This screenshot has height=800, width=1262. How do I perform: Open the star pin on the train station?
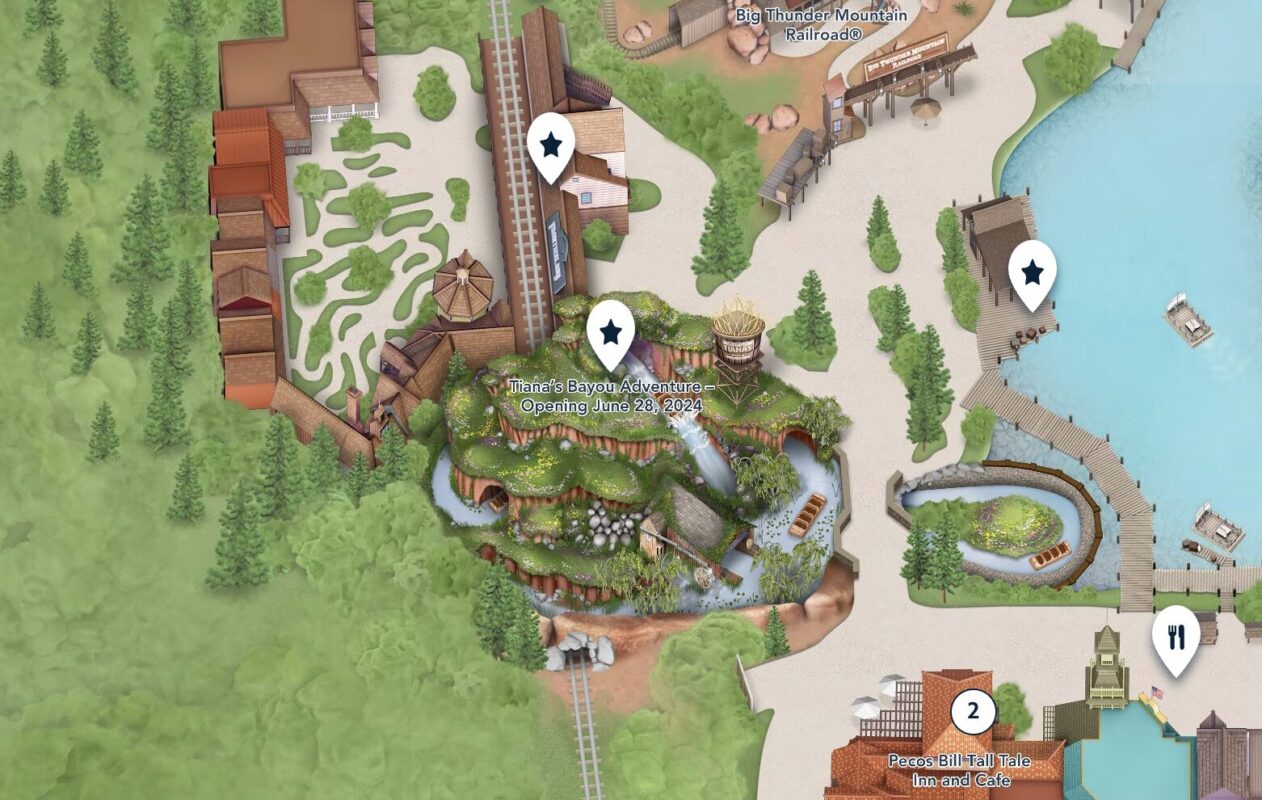550,145
